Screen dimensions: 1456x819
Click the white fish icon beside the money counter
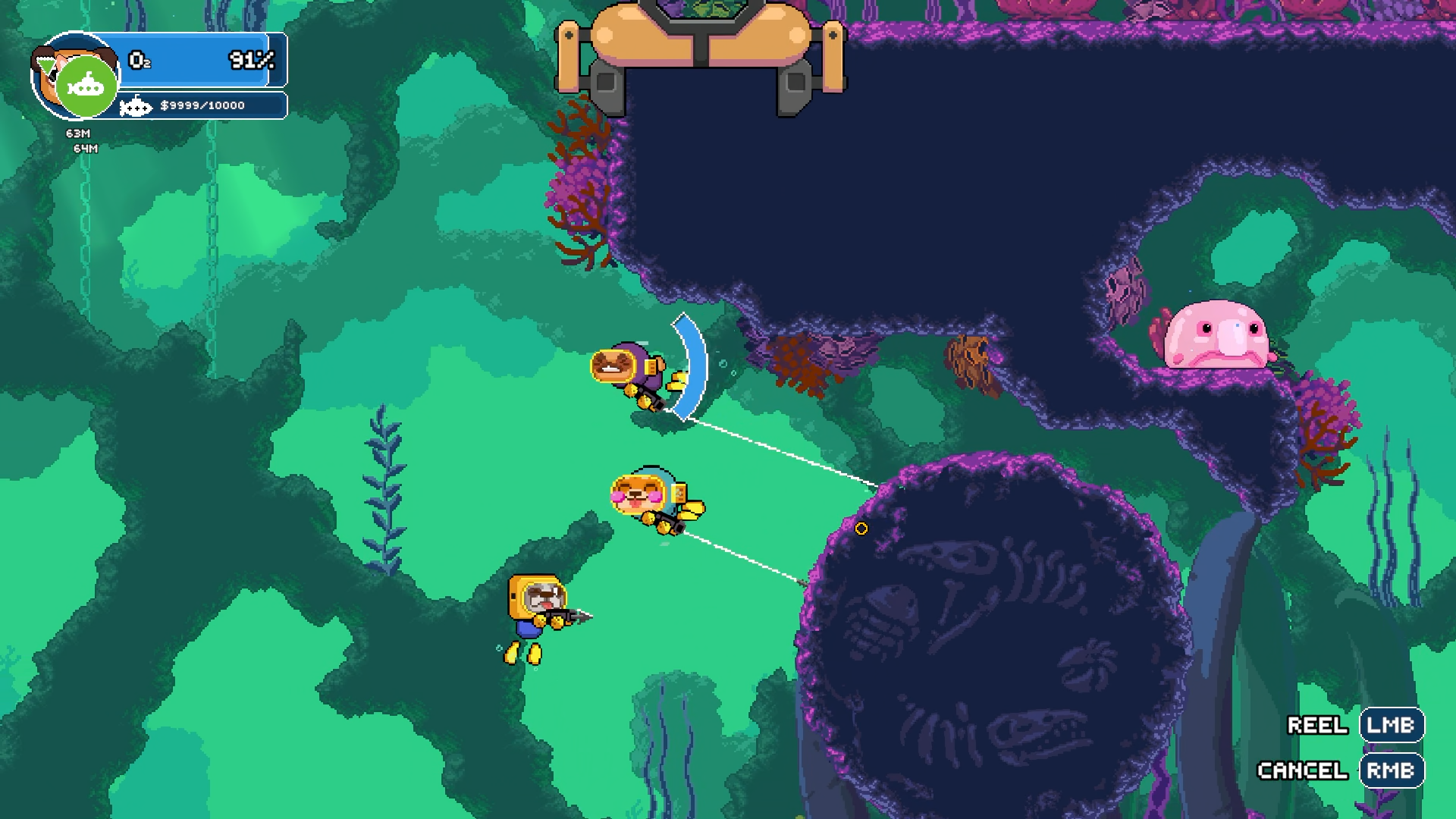[x=136, y=105]
